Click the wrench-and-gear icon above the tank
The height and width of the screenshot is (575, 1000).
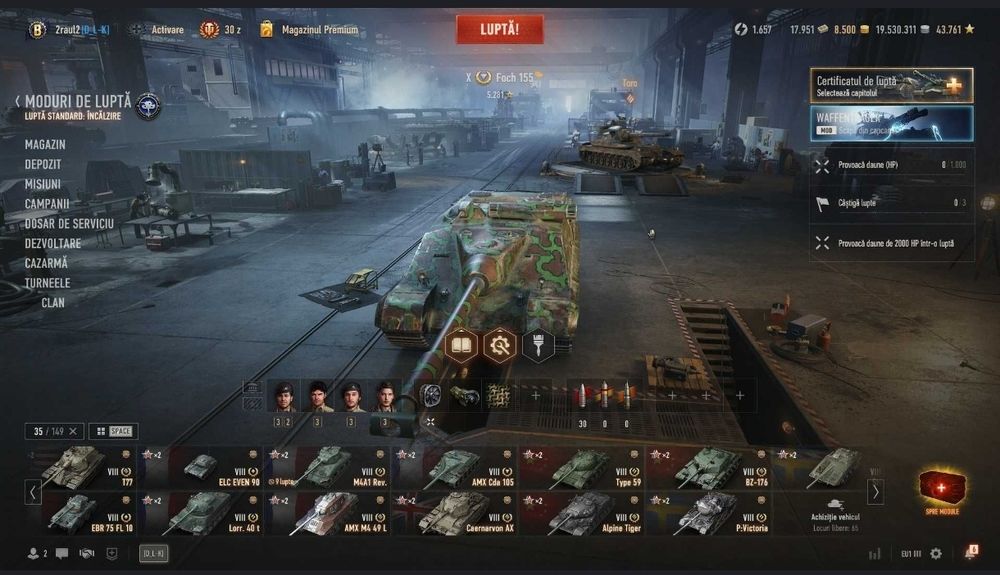click(x=500, y=346)
